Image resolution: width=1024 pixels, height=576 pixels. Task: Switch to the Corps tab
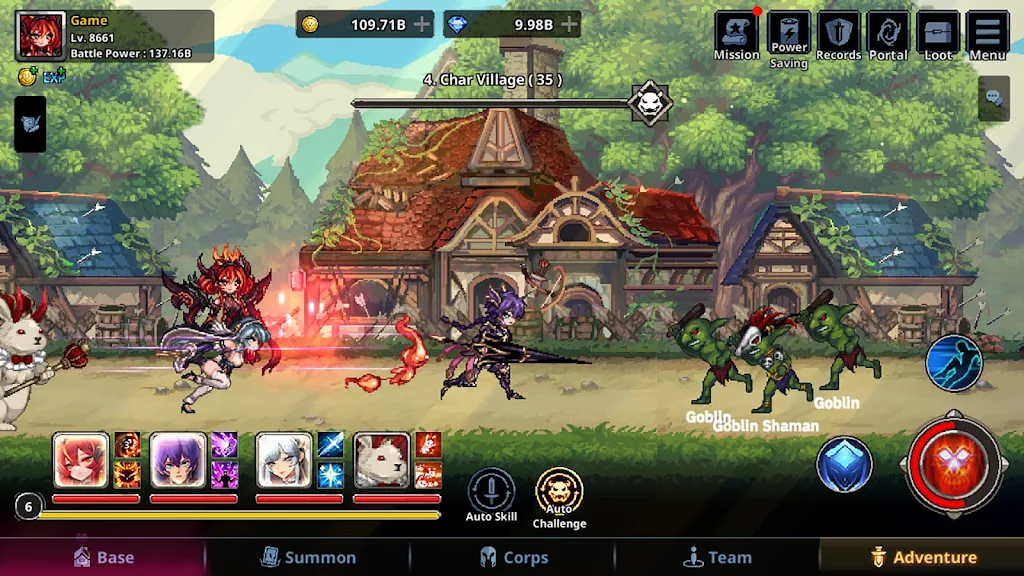point(513,557)
